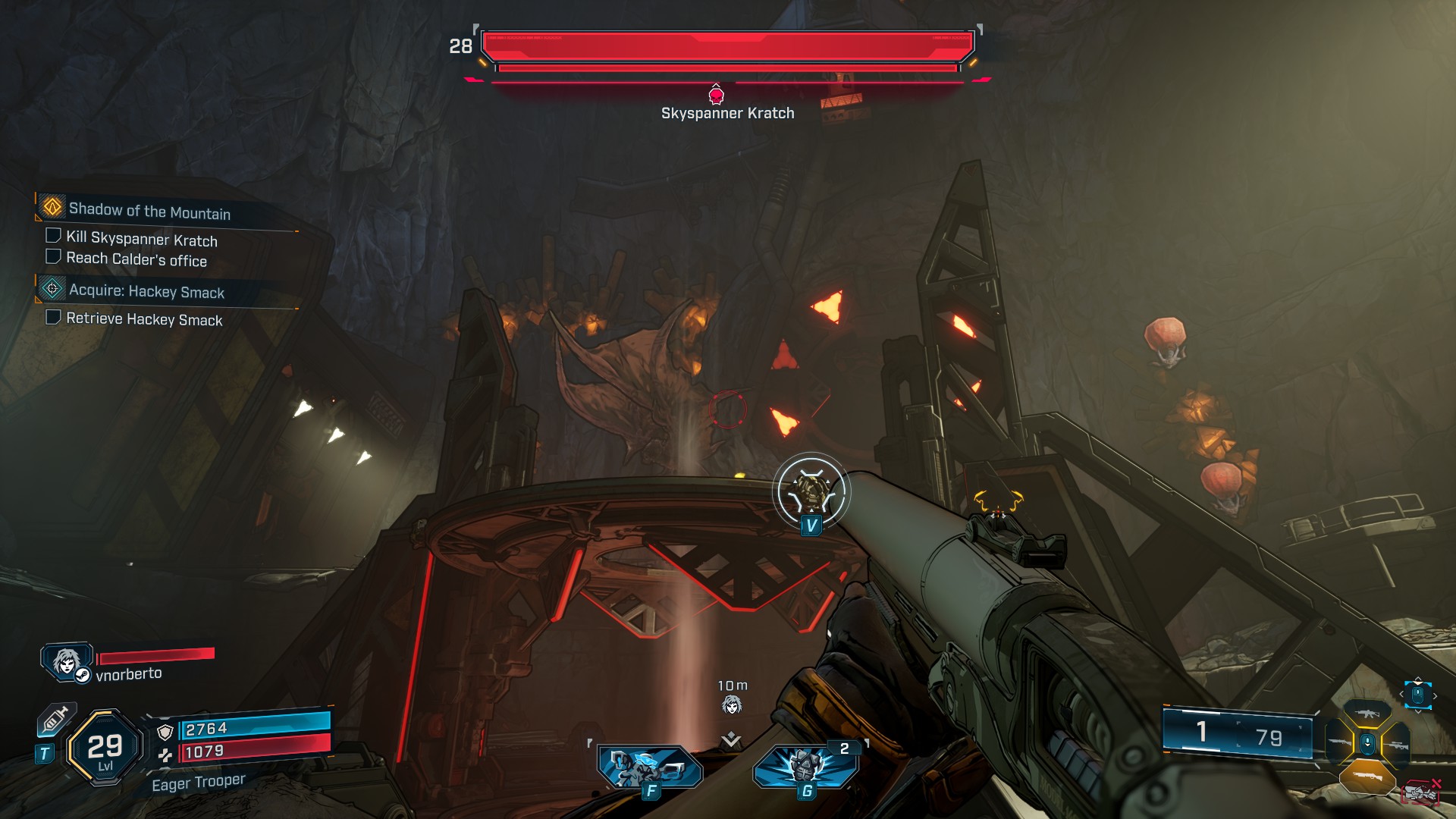Click the teammate face marker showing 10m
The image size is (1456, 819).
(731, 706)
